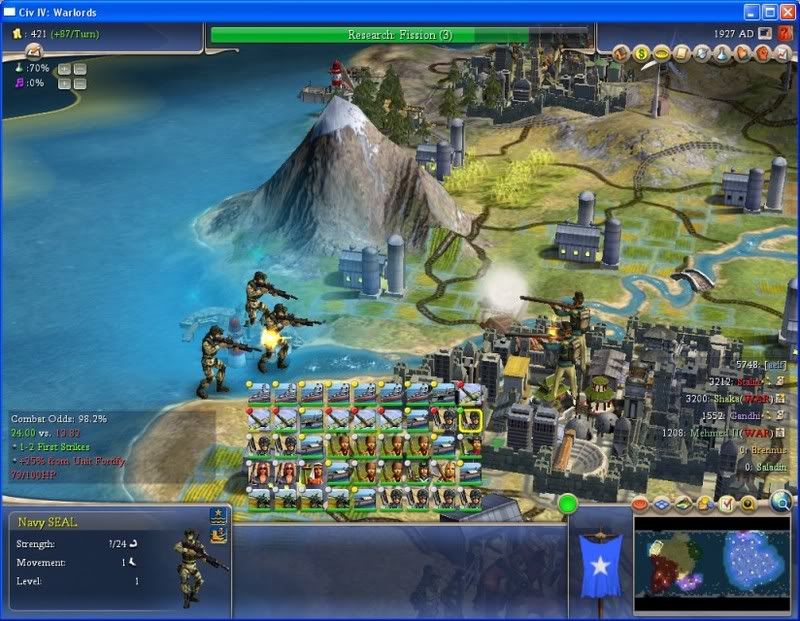Open the main menu icon beside the date
800x621 pixels.
tap(765, 34)
